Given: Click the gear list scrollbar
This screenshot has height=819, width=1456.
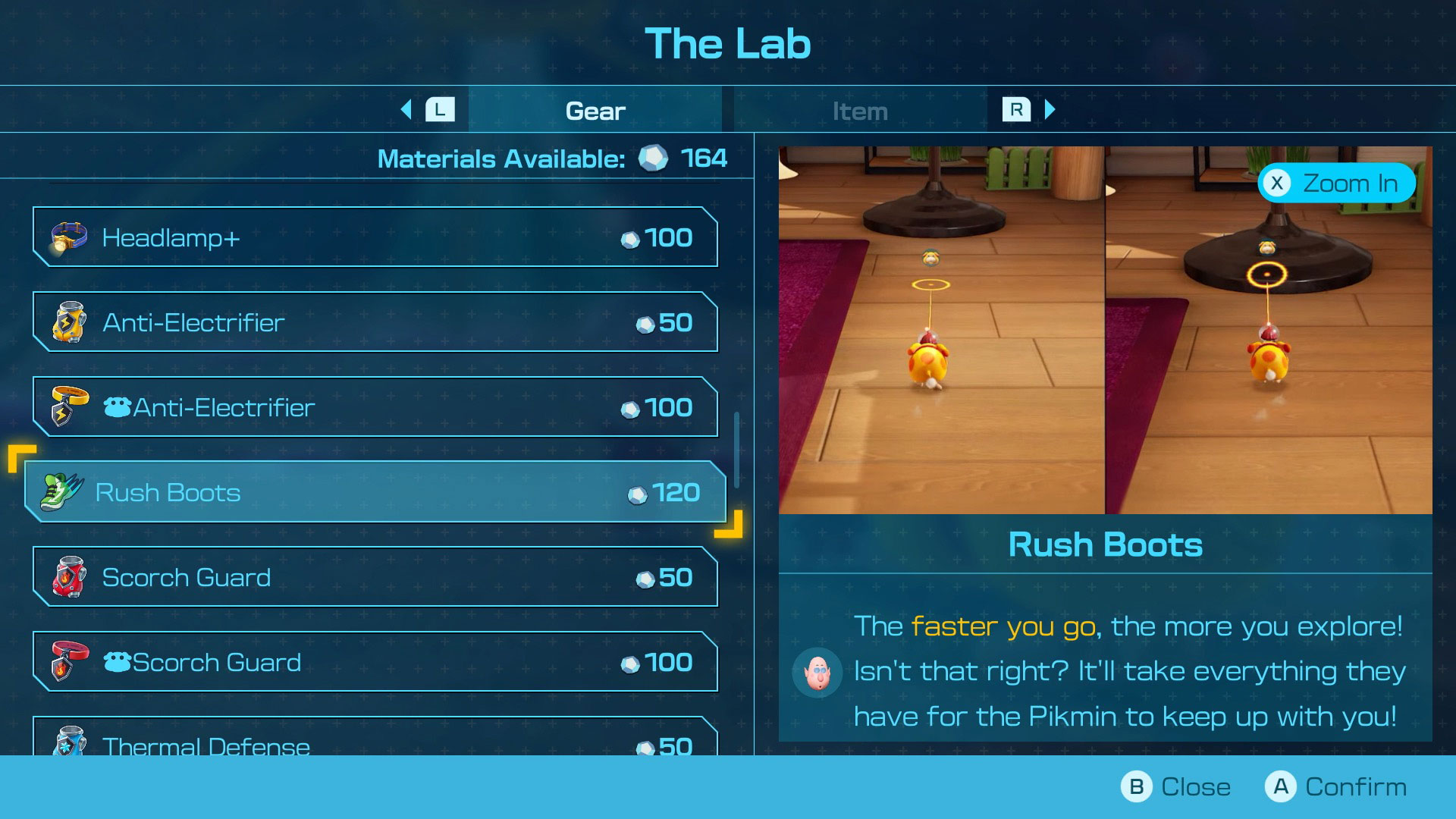Looking at the screenshot, I should tap(736, 450).
